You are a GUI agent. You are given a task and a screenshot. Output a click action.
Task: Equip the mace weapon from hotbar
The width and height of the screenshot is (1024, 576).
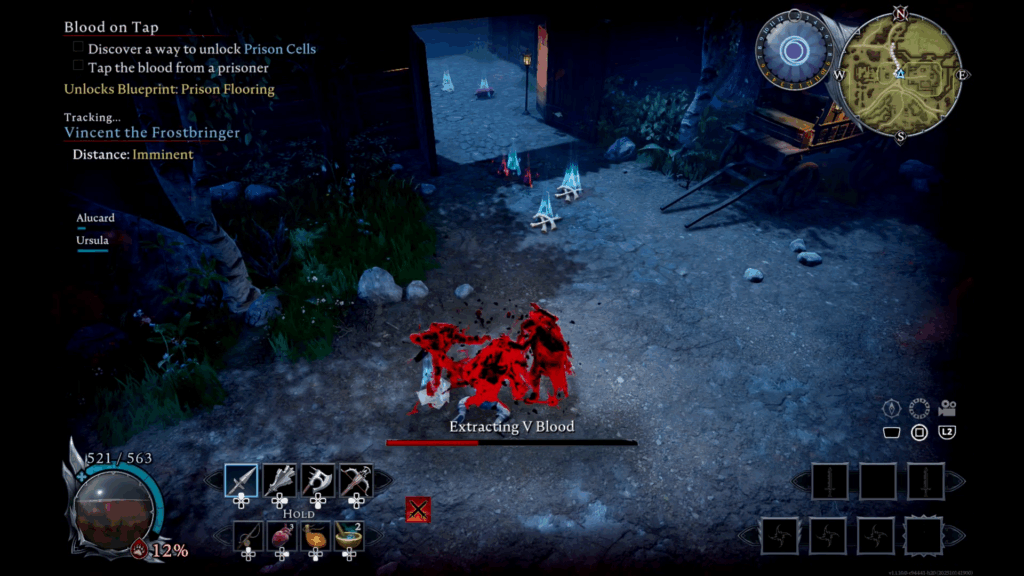[280, 481]
